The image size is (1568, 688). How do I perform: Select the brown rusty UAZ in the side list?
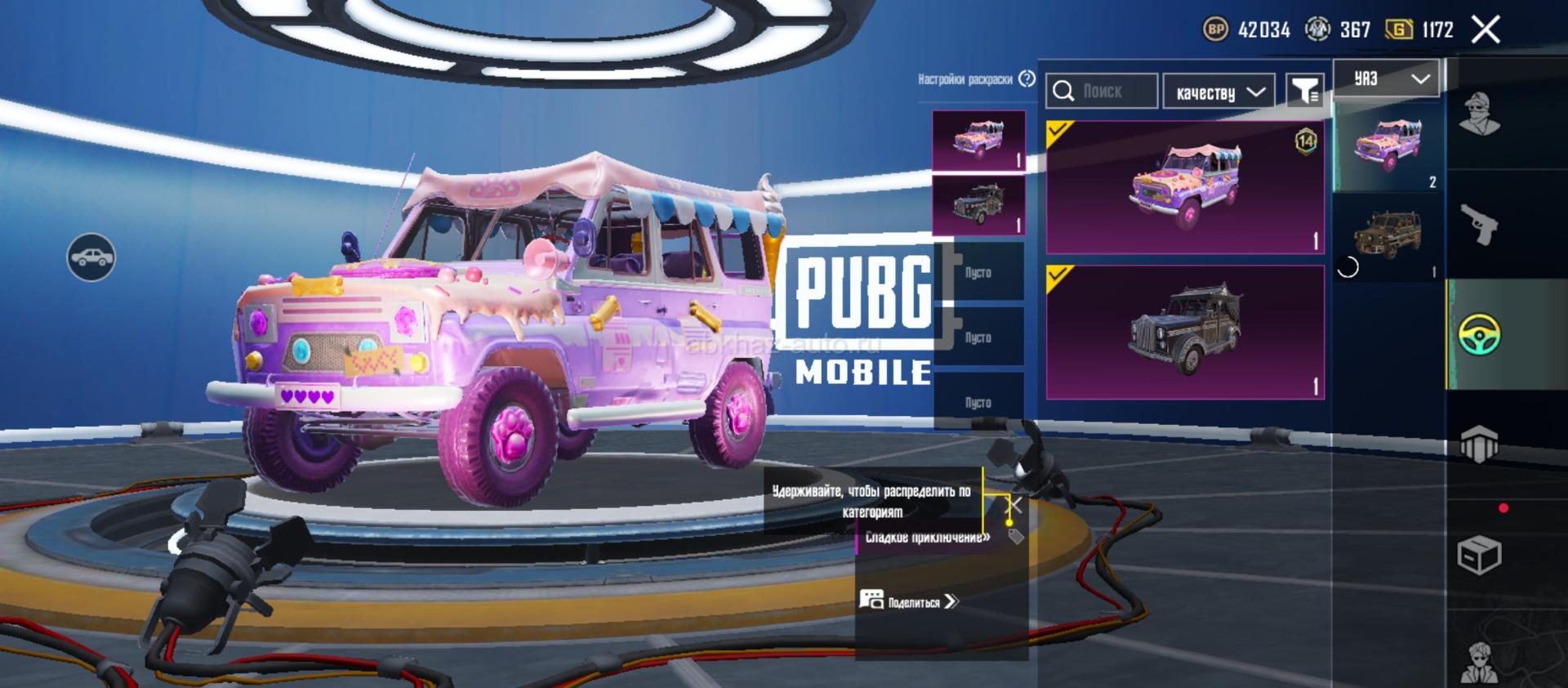pos(1387,237)
